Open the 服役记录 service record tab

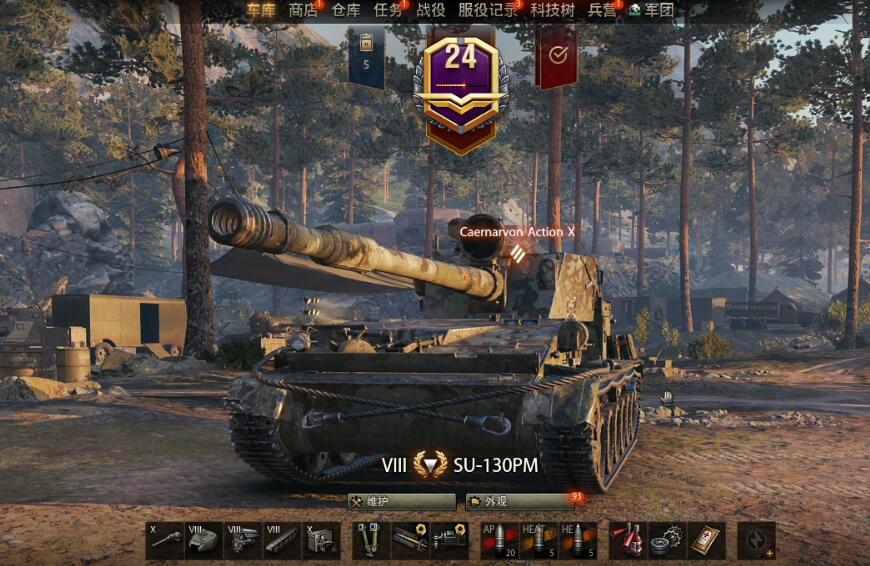coord(488,10)
